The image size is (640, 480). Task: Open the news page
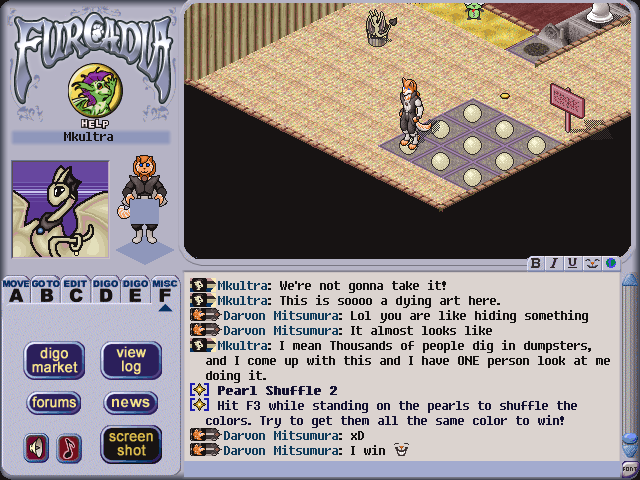coord(131,403)
